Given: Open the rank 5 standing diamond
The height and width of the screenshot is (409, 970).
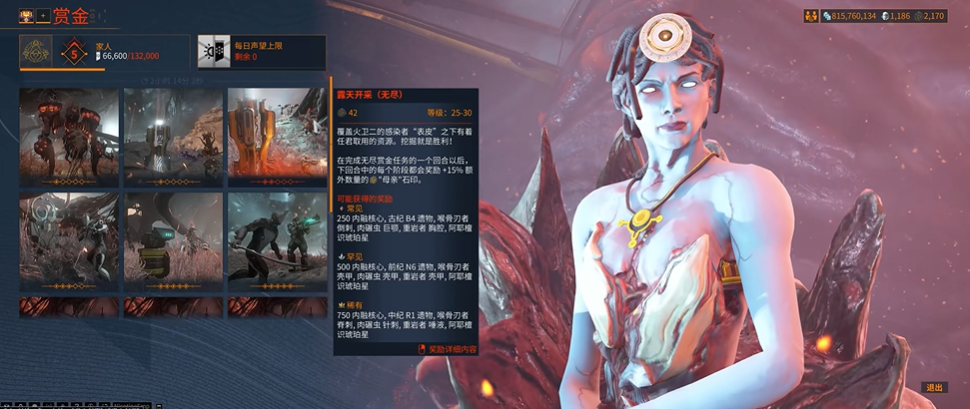Looking at the screenshot, I should click(73, 52).
